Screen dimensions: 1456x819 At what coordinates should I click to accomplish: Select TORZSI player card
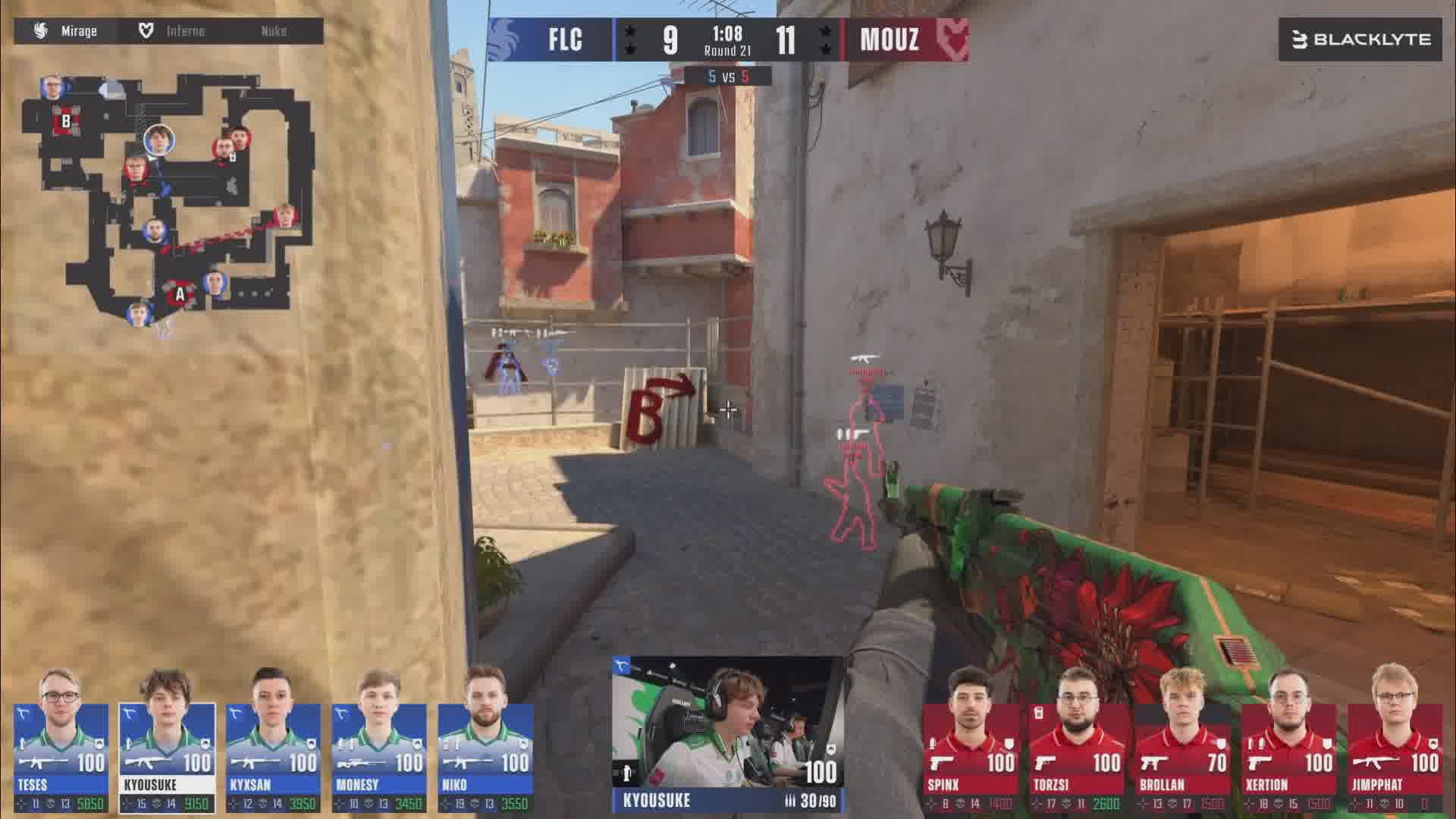click(x=1077, y=756)
